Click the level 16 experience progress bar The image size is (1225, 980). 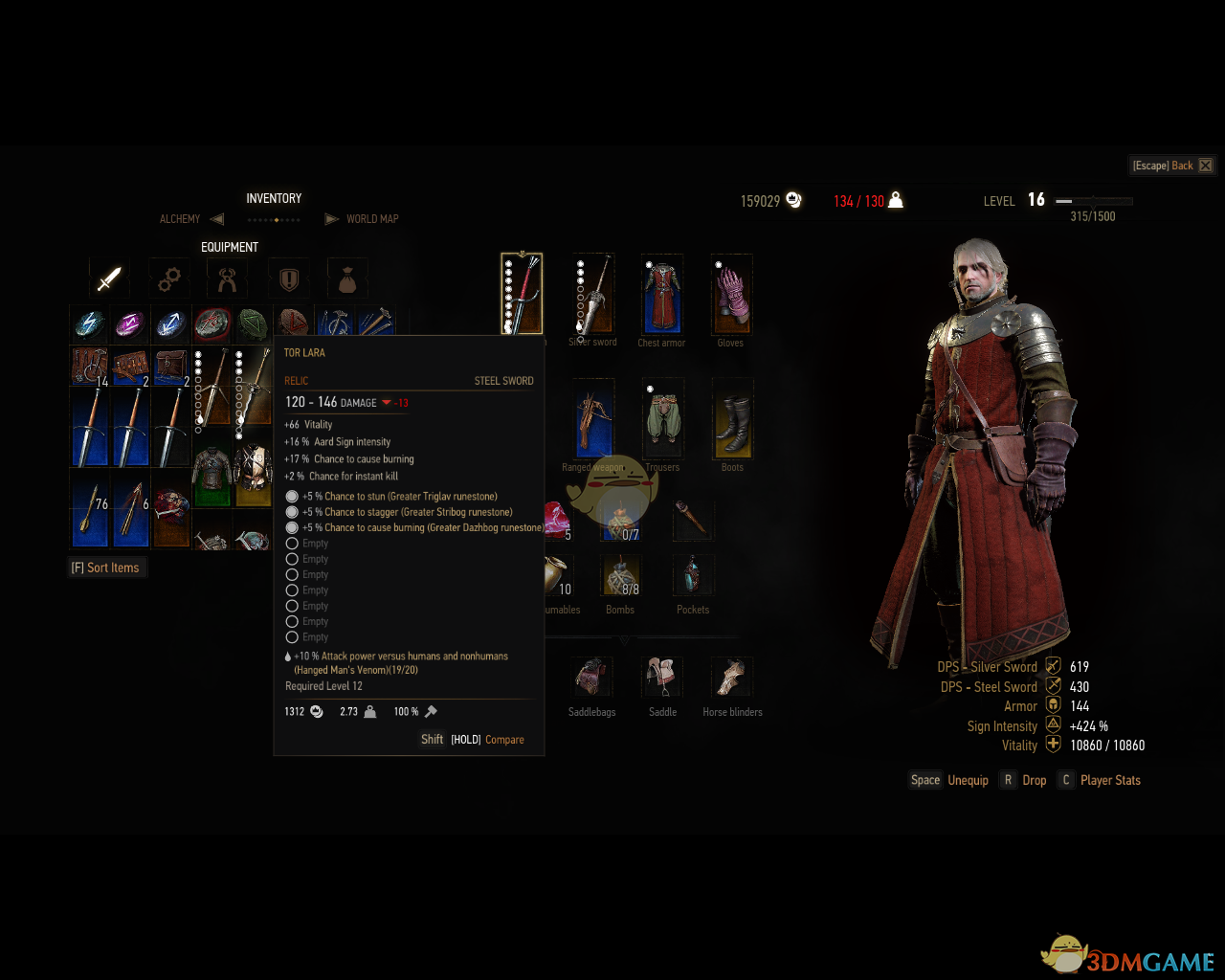point(1091,201)
